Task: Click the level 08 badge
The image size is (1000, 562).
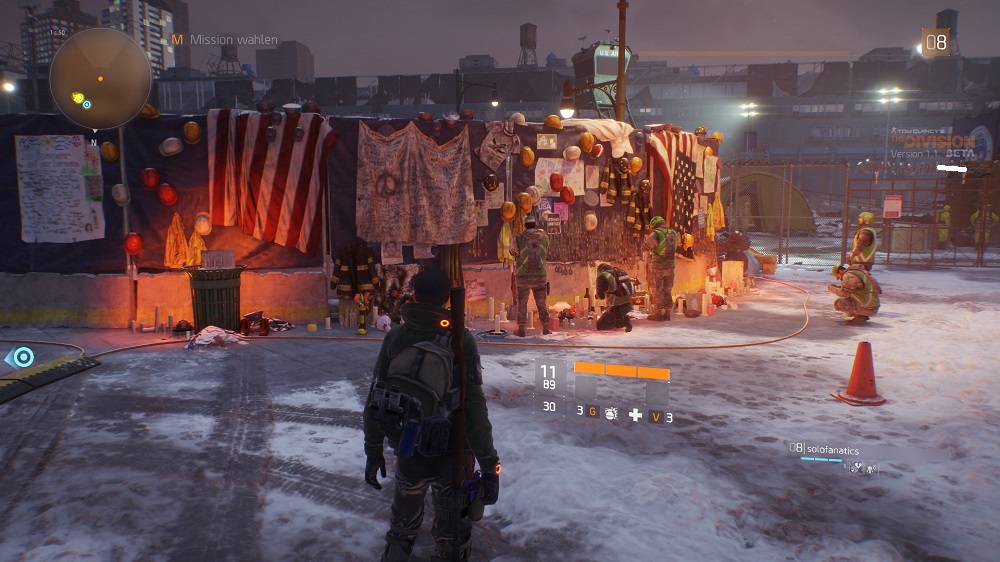Action: click(x=936, y=42)
